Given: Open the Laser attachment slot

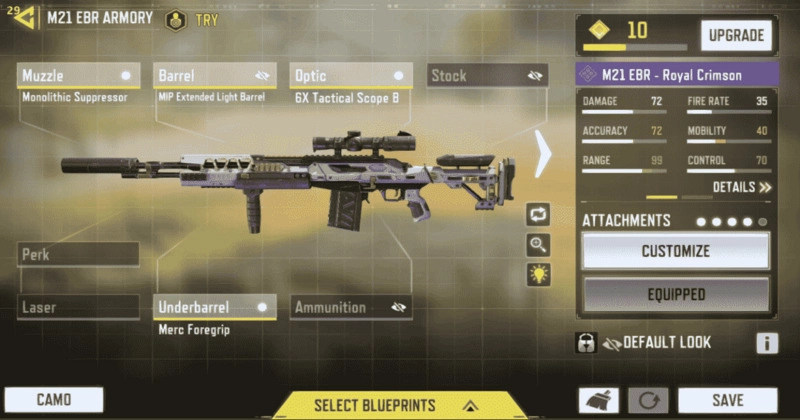Looking at the screenshot, I should (78, 308).
